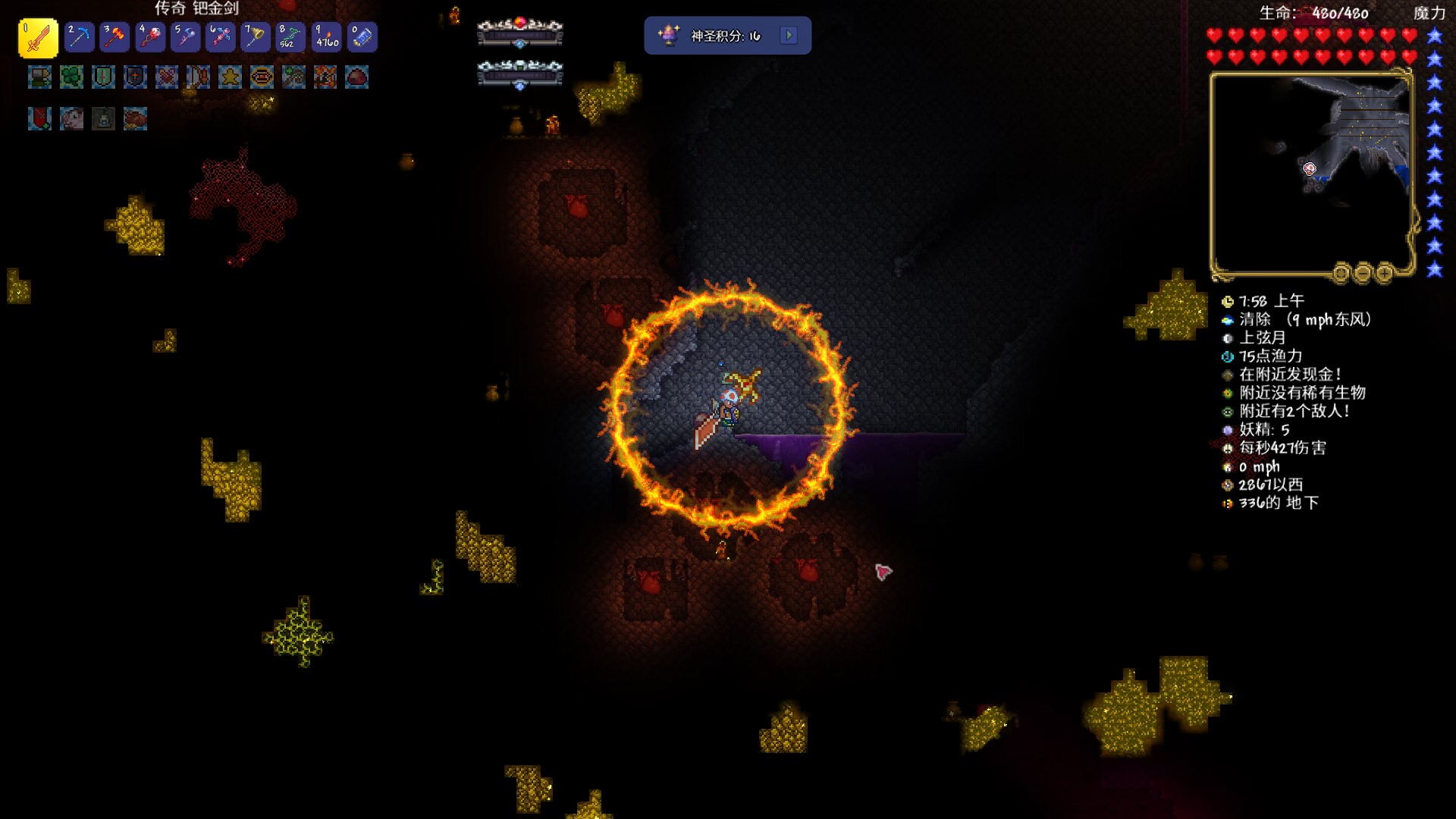Choose the blue pickaxe in hotbar slot 2
Image resolution: width=1456 pixels, height=819 pixels.
point(79,36)
